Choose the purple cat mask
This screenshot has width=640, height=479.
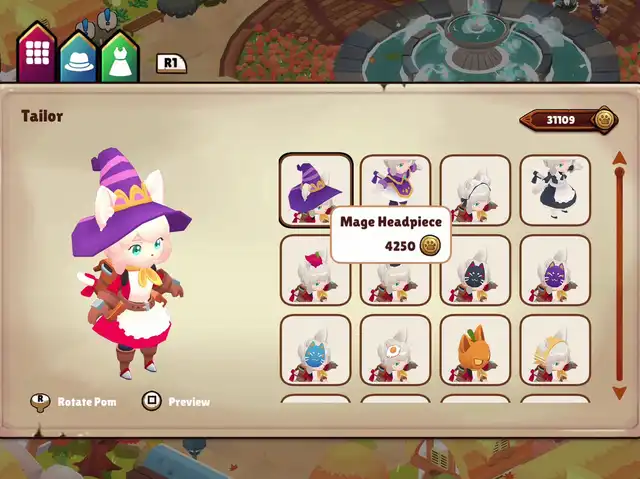pos(555,270)
